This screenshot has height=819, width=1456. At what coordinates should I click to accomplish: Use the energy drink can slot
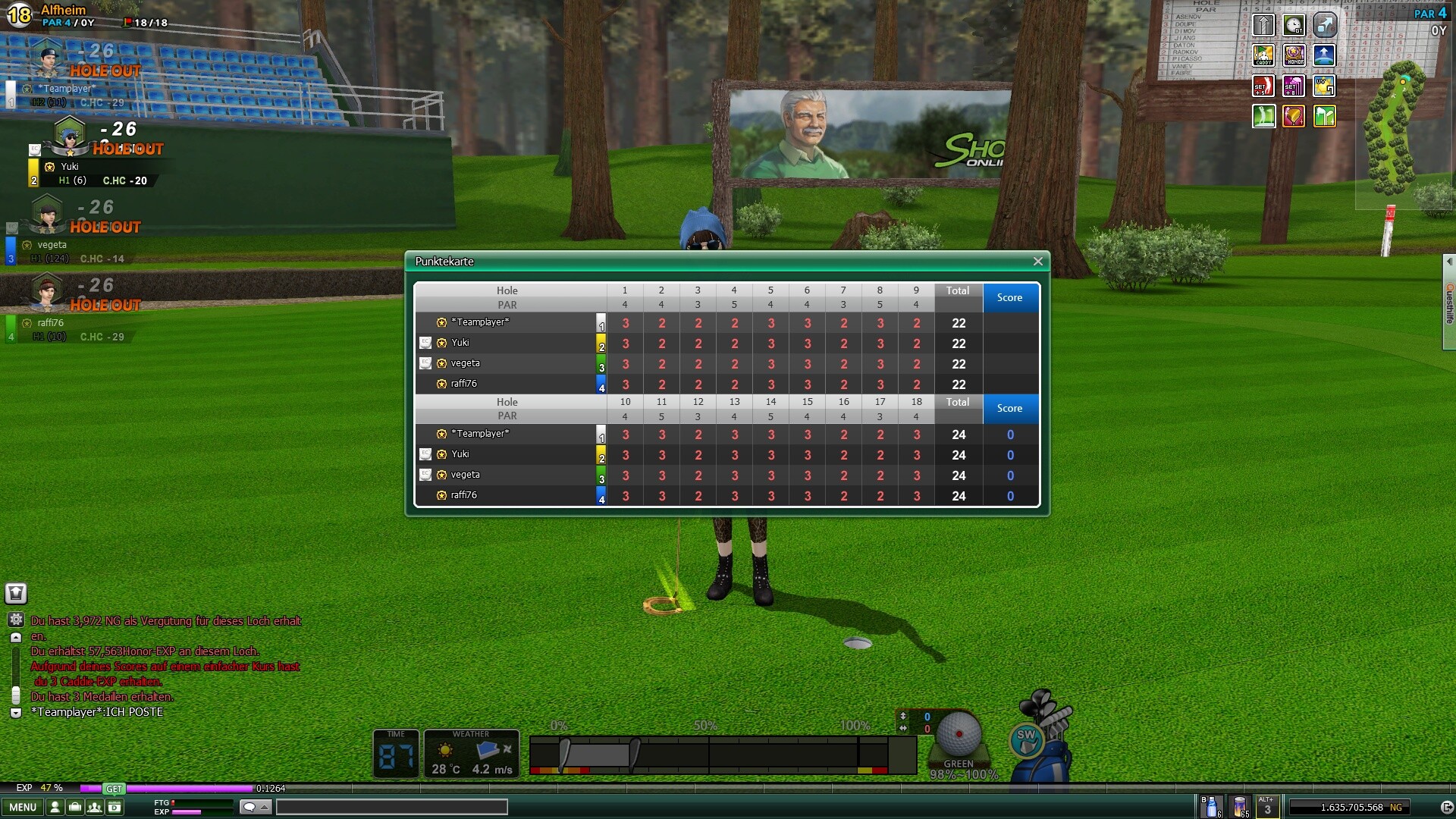[x=1240, y=806]
